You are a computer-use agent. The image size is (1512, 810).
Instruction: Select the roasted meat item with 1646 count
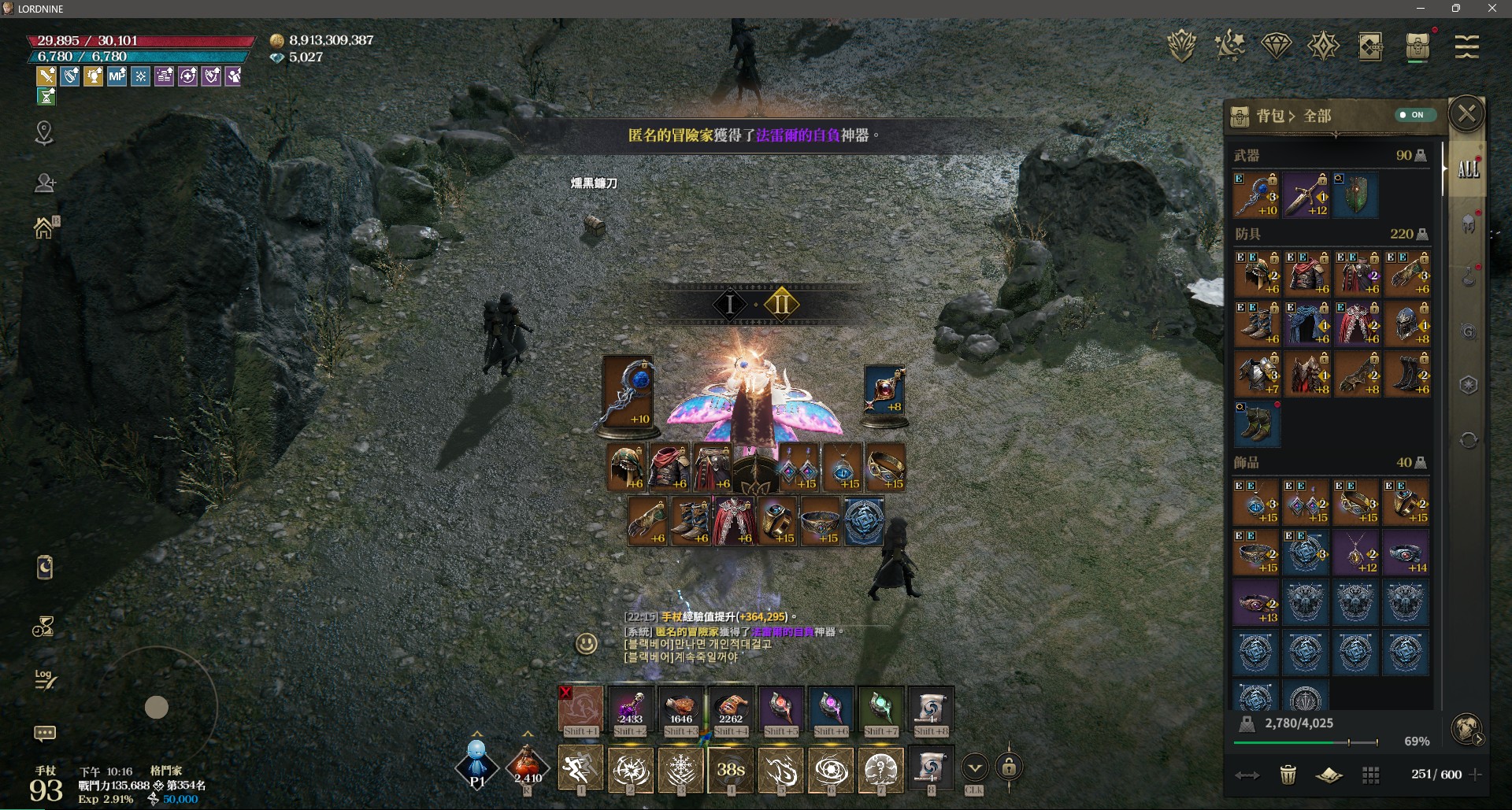680,708
